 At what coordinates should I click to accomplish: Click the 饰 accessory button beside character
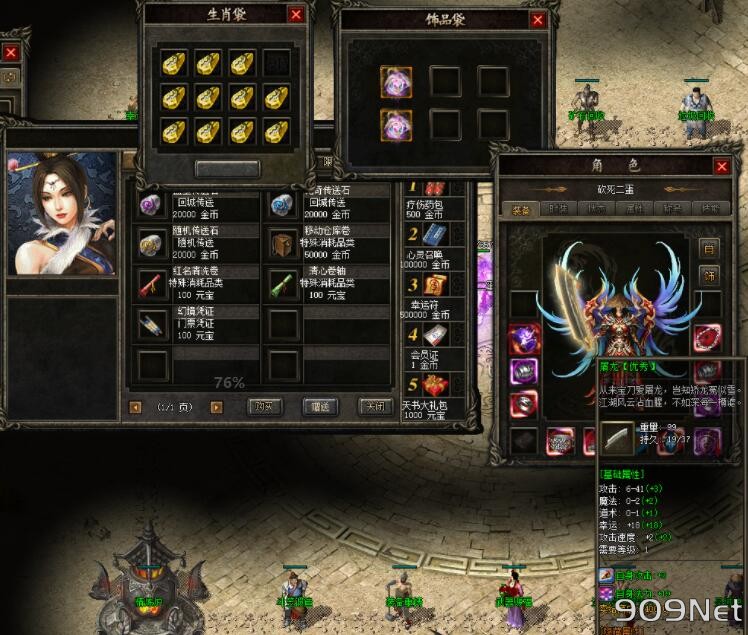tap(709, 274)
